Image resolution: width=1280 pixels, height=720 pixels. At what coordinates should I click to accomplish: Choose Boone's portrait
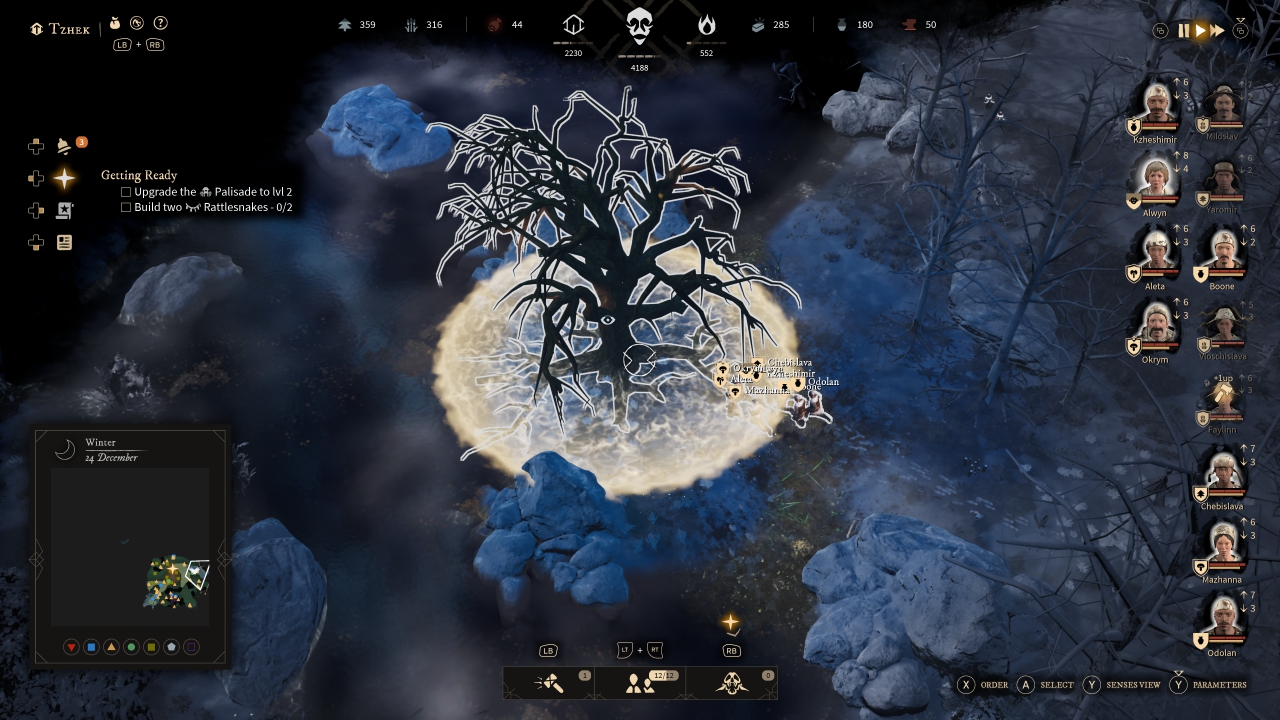[x=1222, y=254]
